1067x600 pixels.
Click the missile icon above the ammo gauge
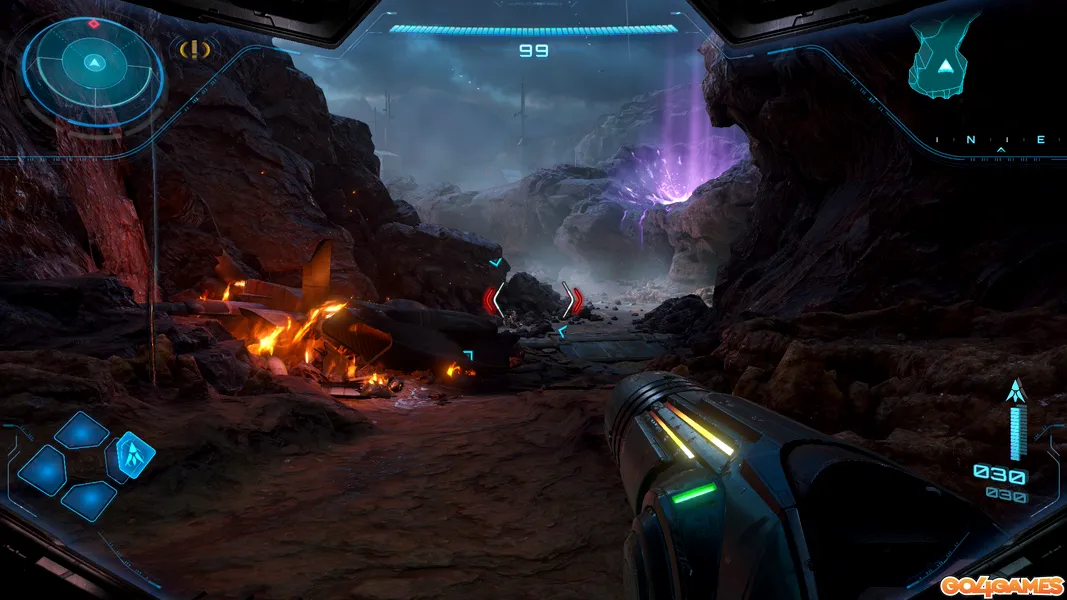point(1017,392)
